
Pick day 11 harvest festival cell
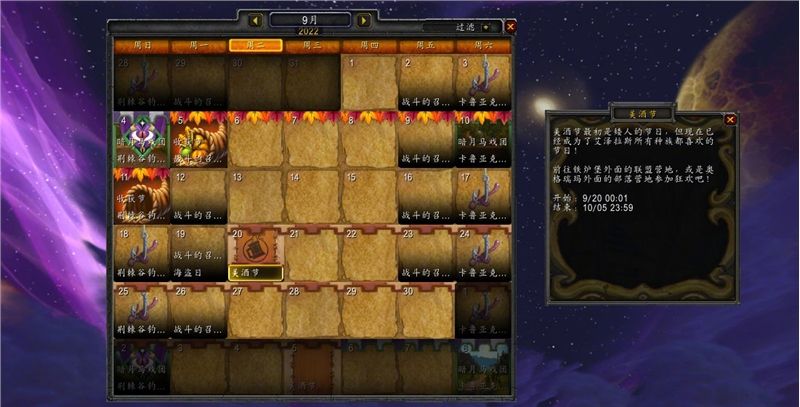coord(141,196)
